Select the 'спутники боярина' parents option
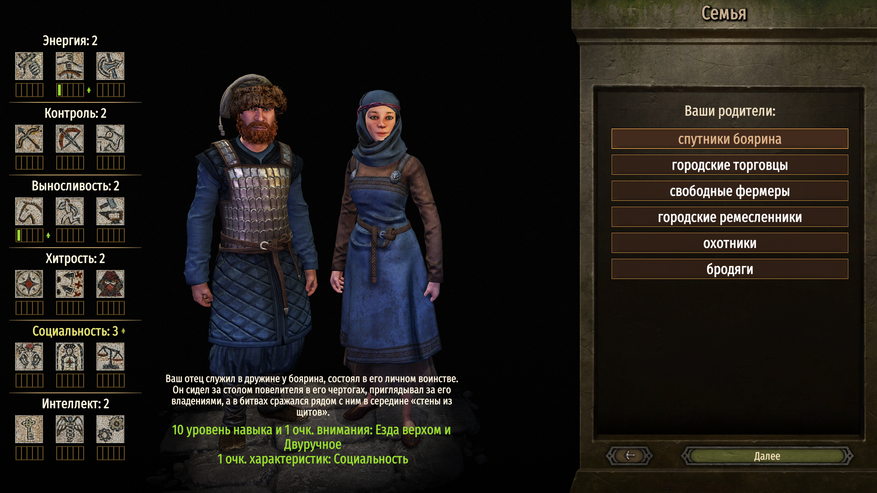This screenshot has height=493, width=877. (x=729, y=139)
